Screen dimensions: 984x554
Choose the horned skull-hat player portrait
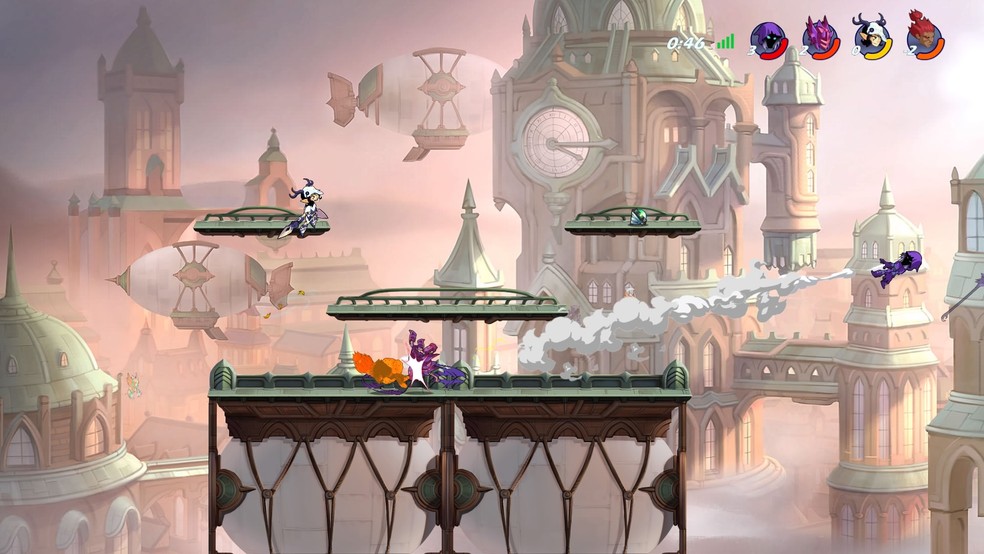[x=872, y=37]
